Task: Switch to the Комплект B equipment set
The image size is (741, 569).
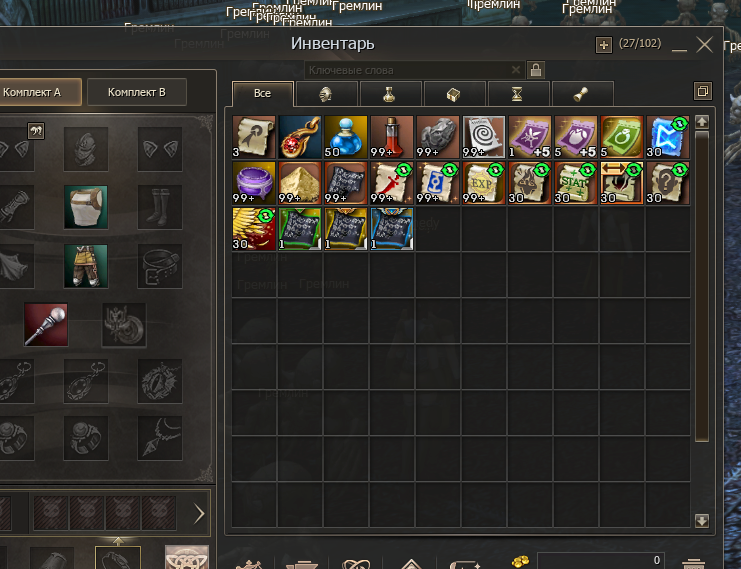Action: tap(136, 92)
